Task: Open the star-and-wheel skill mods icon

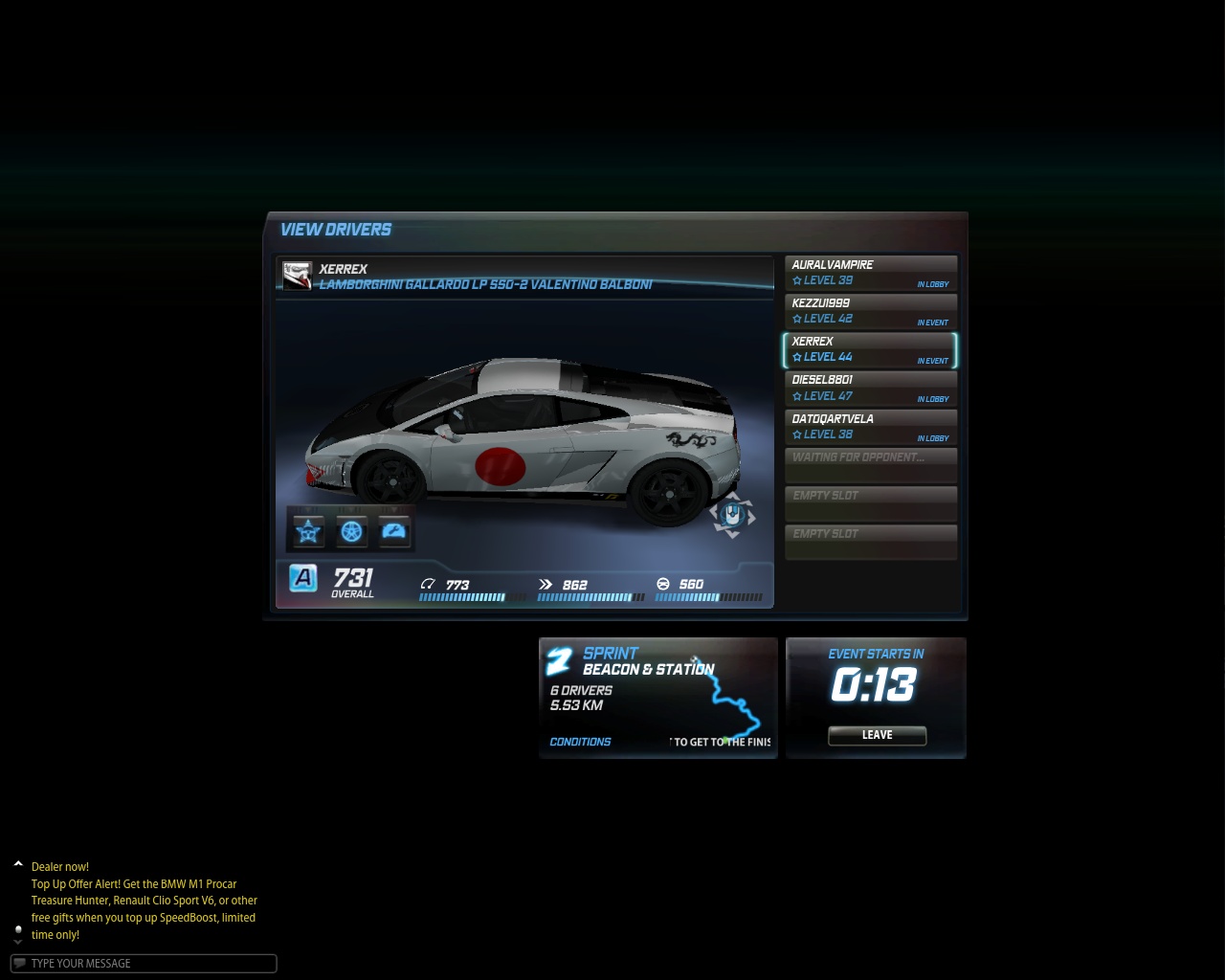Action: click(x=308, y=531)
